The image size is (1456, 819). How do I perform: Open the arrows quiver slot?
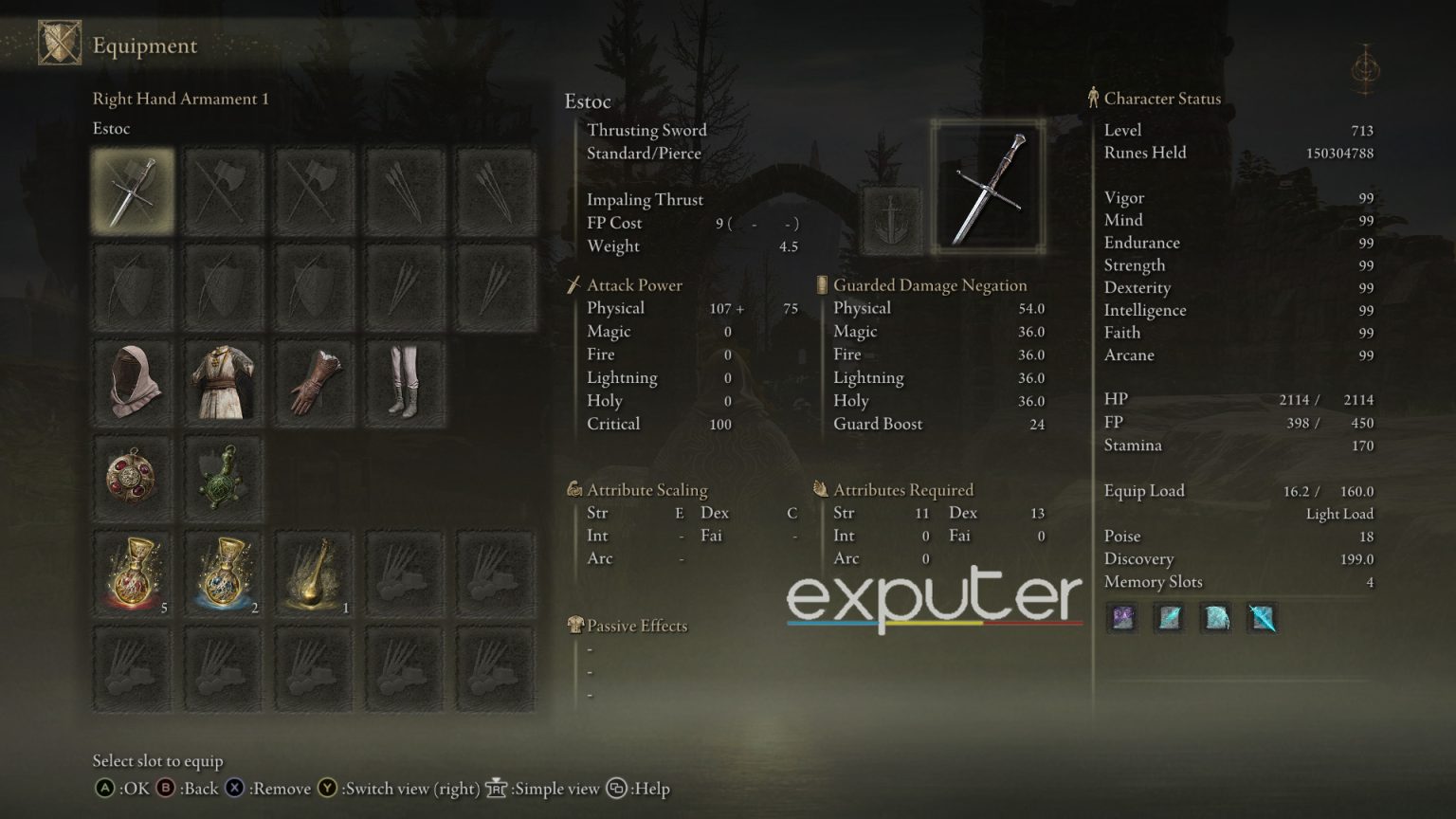405,189
